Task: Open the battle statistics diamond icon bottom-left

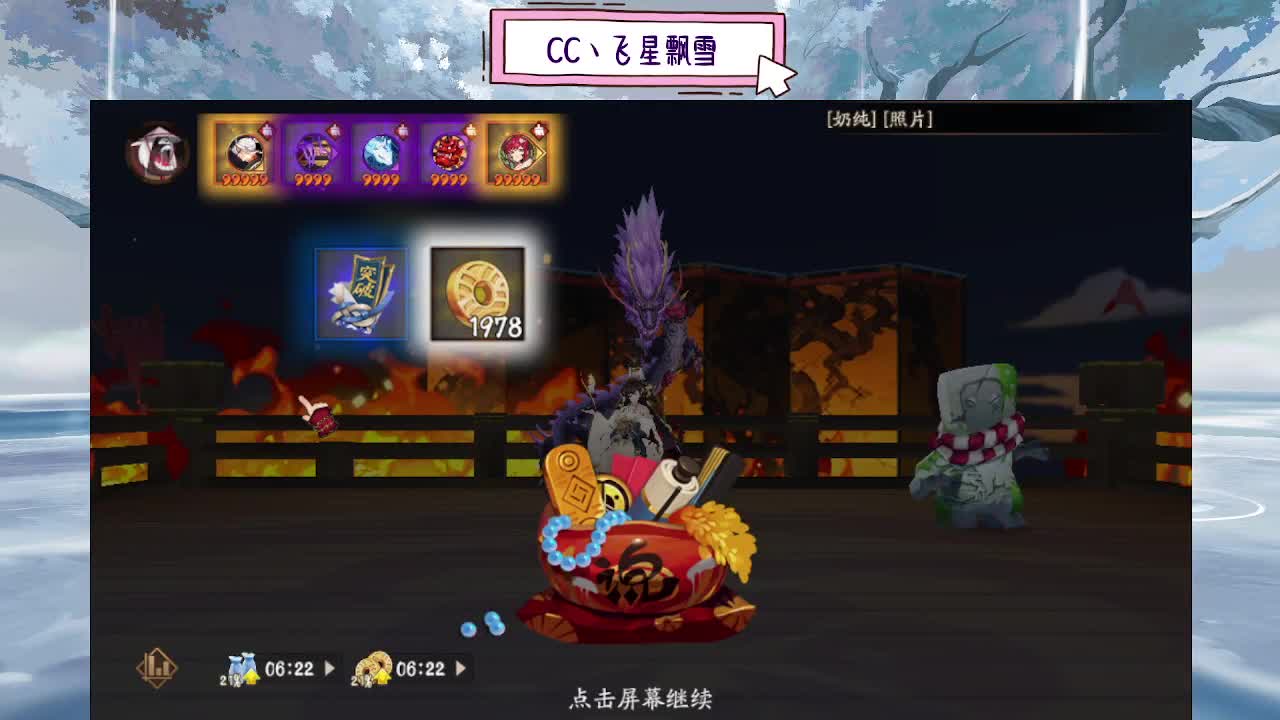Action: 157,668
